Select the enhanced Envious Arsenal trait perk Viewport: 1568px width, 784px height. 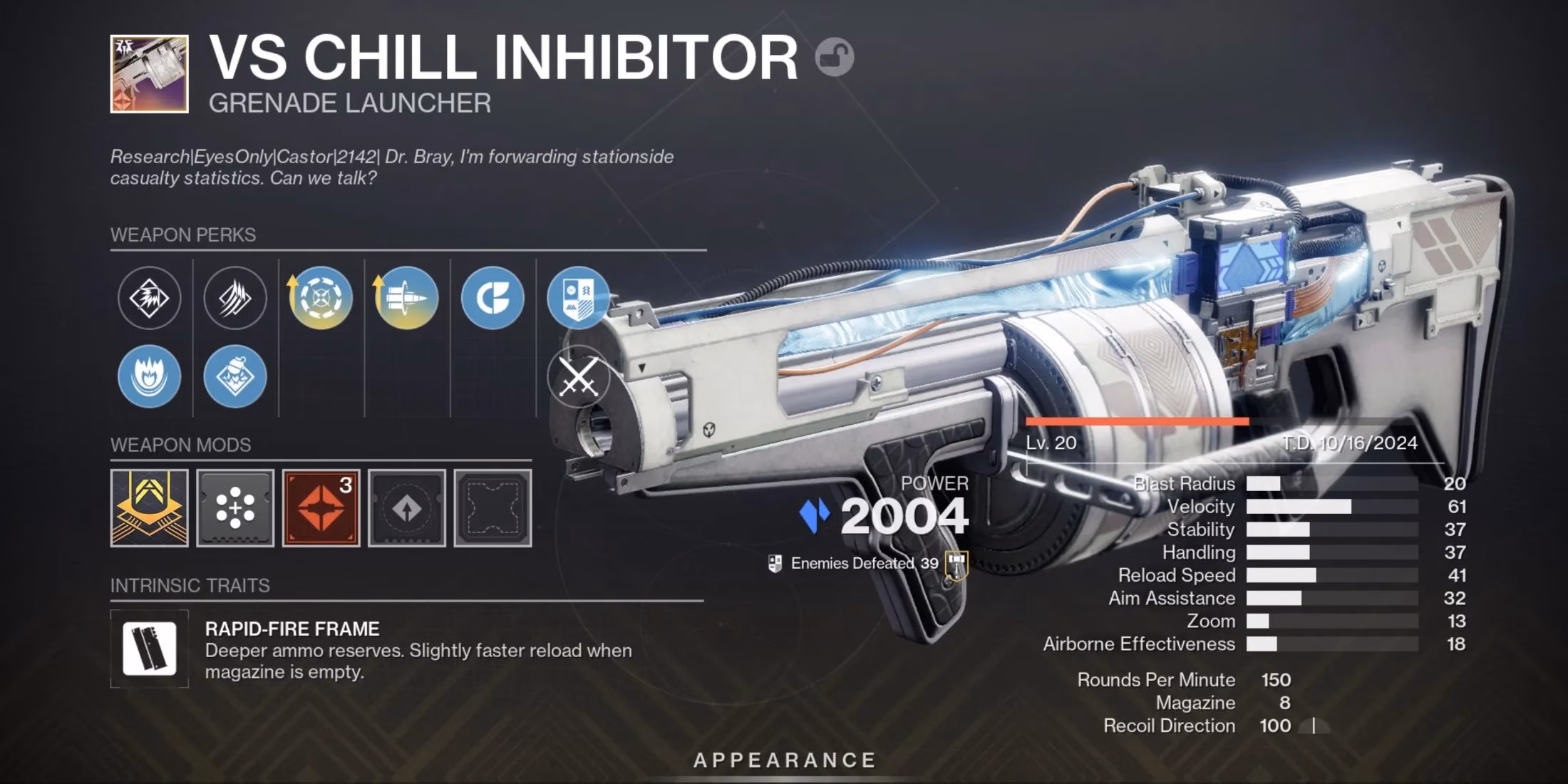pos(321,299)
